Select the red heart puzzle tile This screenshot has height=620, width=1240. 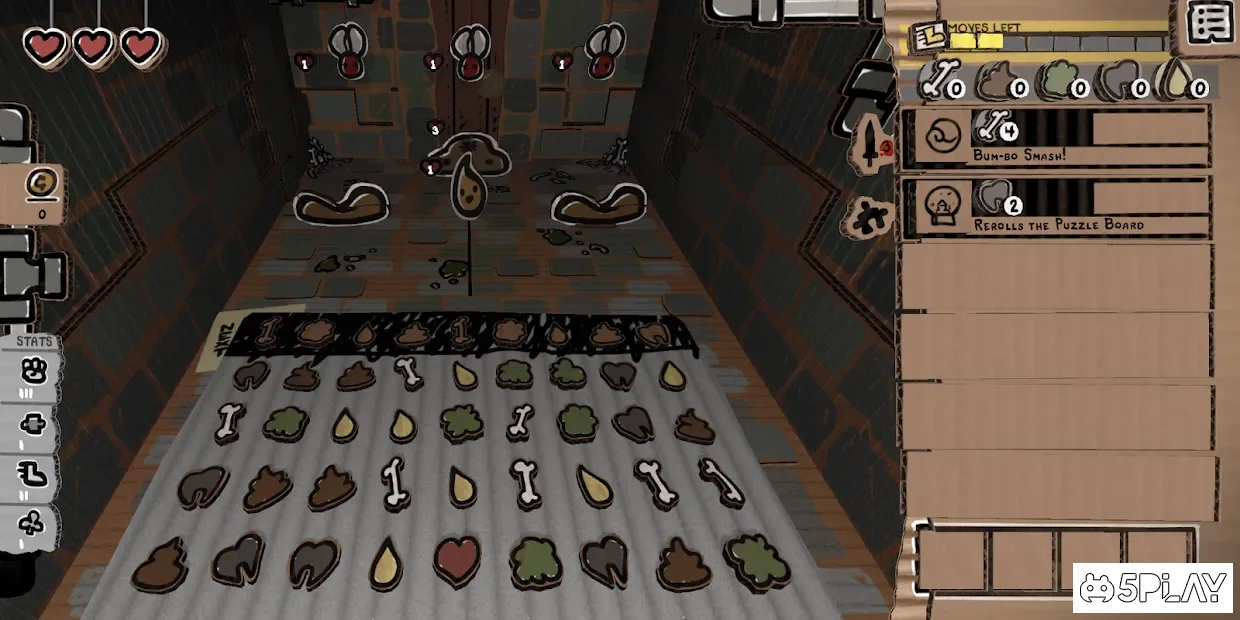tap(457, 560)
